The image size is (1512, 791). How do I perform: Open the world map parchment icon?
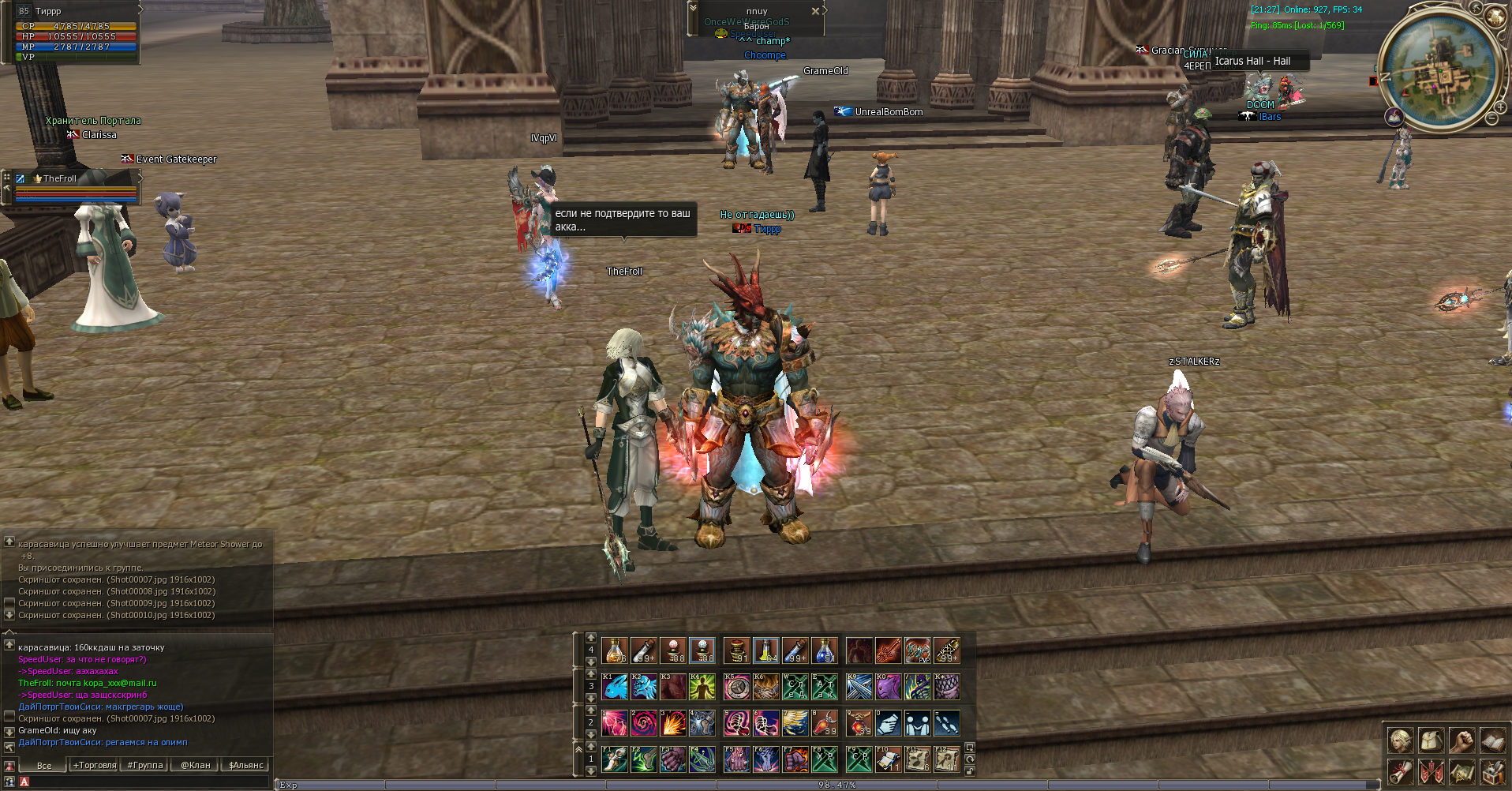[x=1461, y=771]
